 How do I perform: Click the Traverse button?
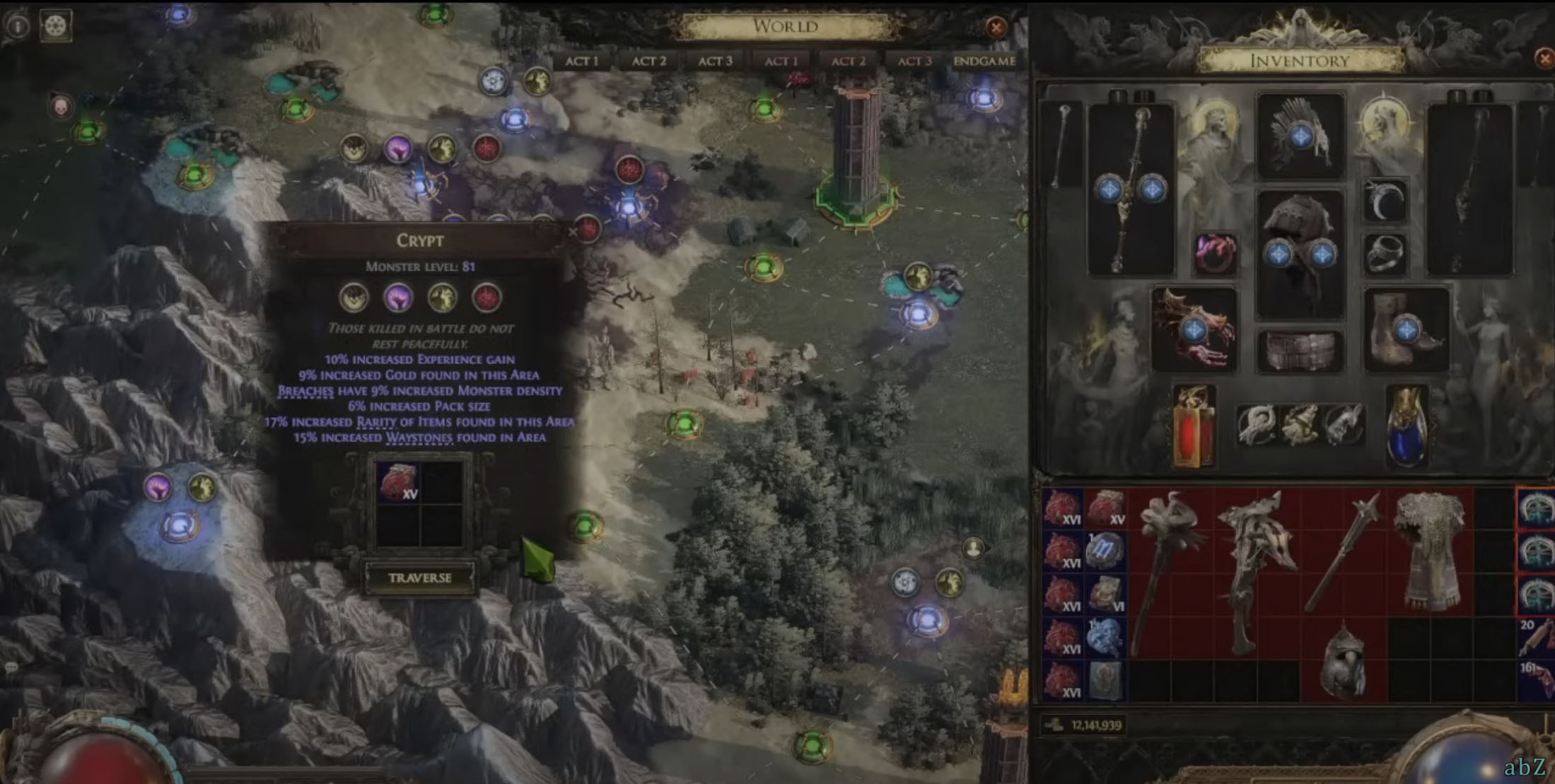coord(419,578)
